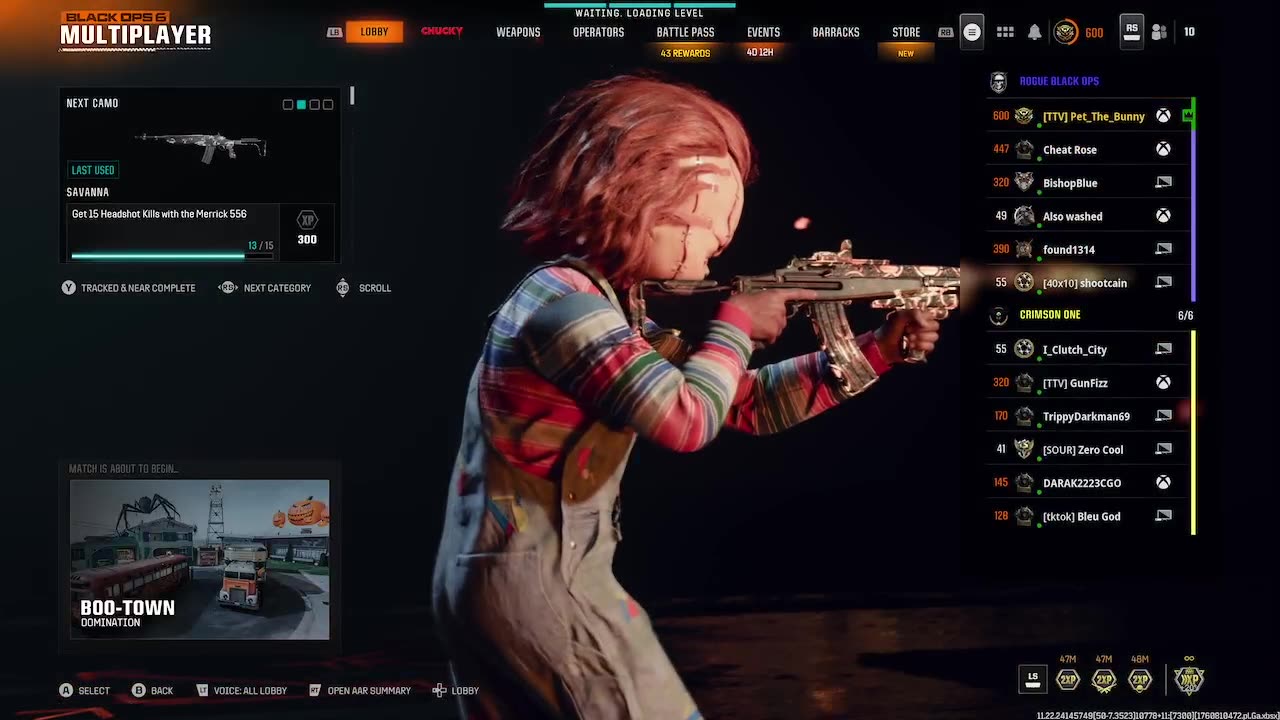Show the notifications bell
Screen dimensions: 1280x720
1035,32
